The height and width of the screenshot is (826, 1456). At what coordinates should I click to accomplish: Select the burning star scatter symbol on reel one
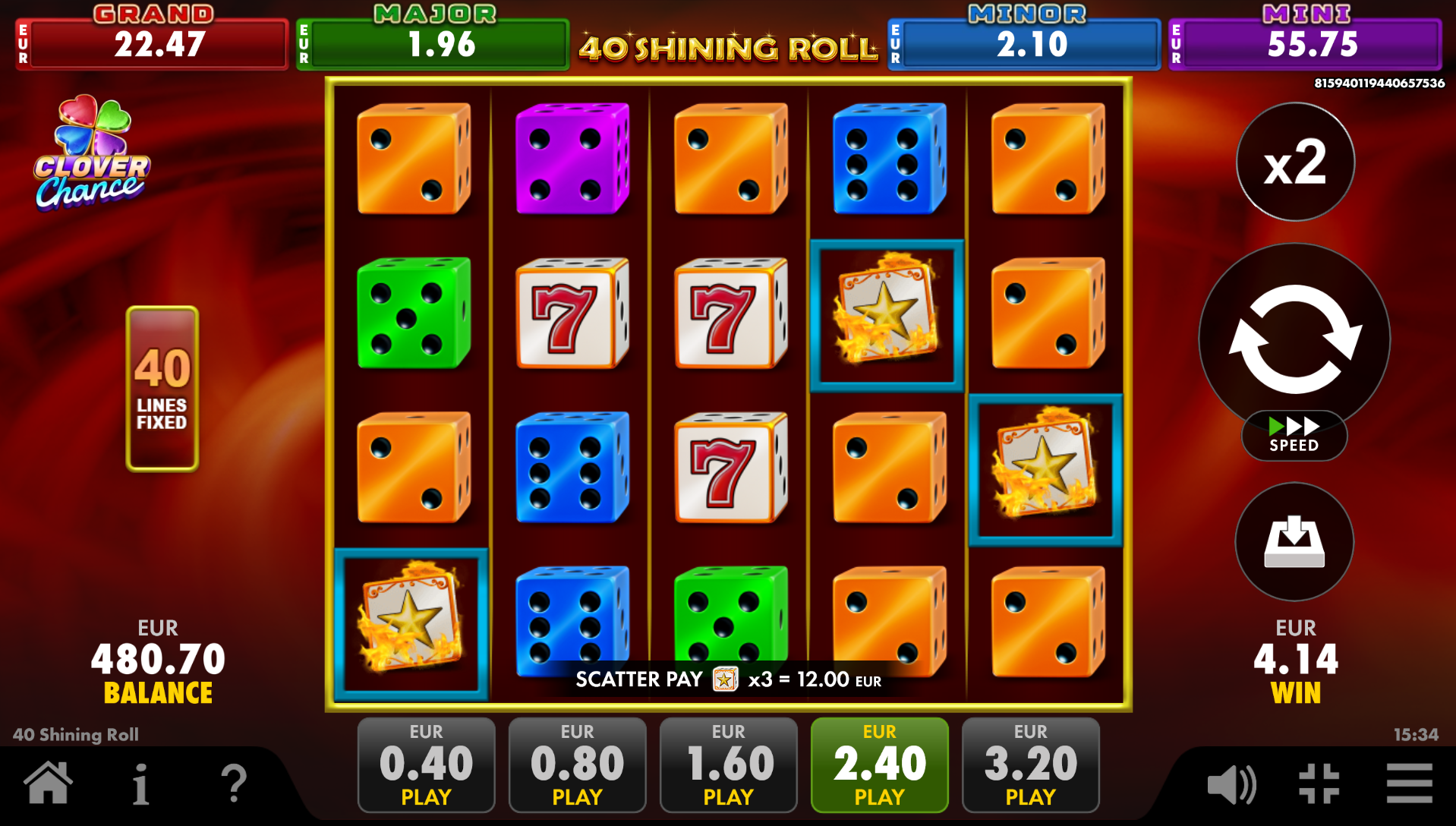[411, 621]
